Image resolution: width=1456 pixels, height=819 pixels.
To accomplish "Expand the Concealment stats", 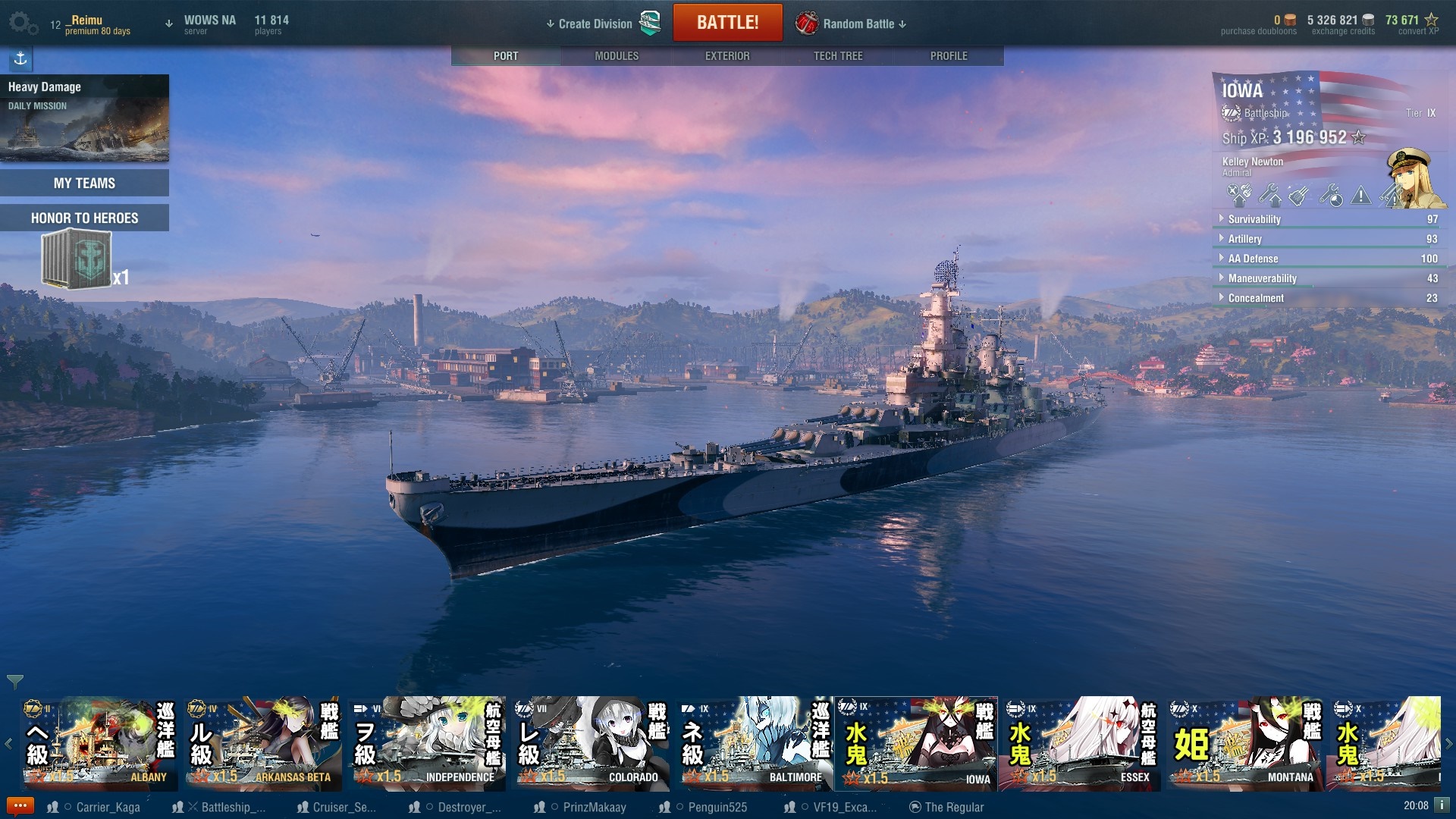I will pyautogui.click(x=1256, y=298).
